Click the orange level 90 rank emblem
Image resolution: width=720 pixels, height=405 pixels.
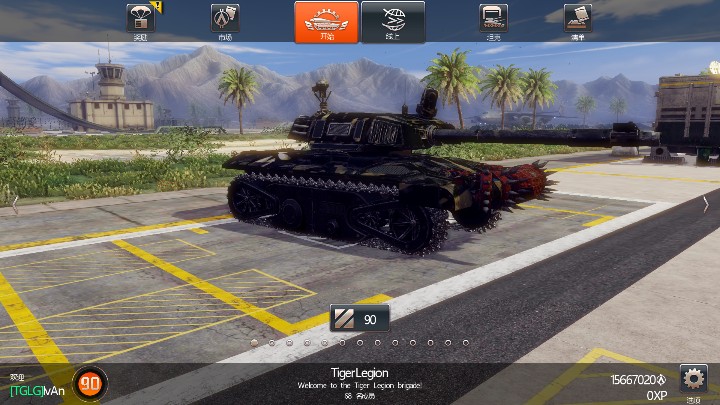(x=89, y=382)
